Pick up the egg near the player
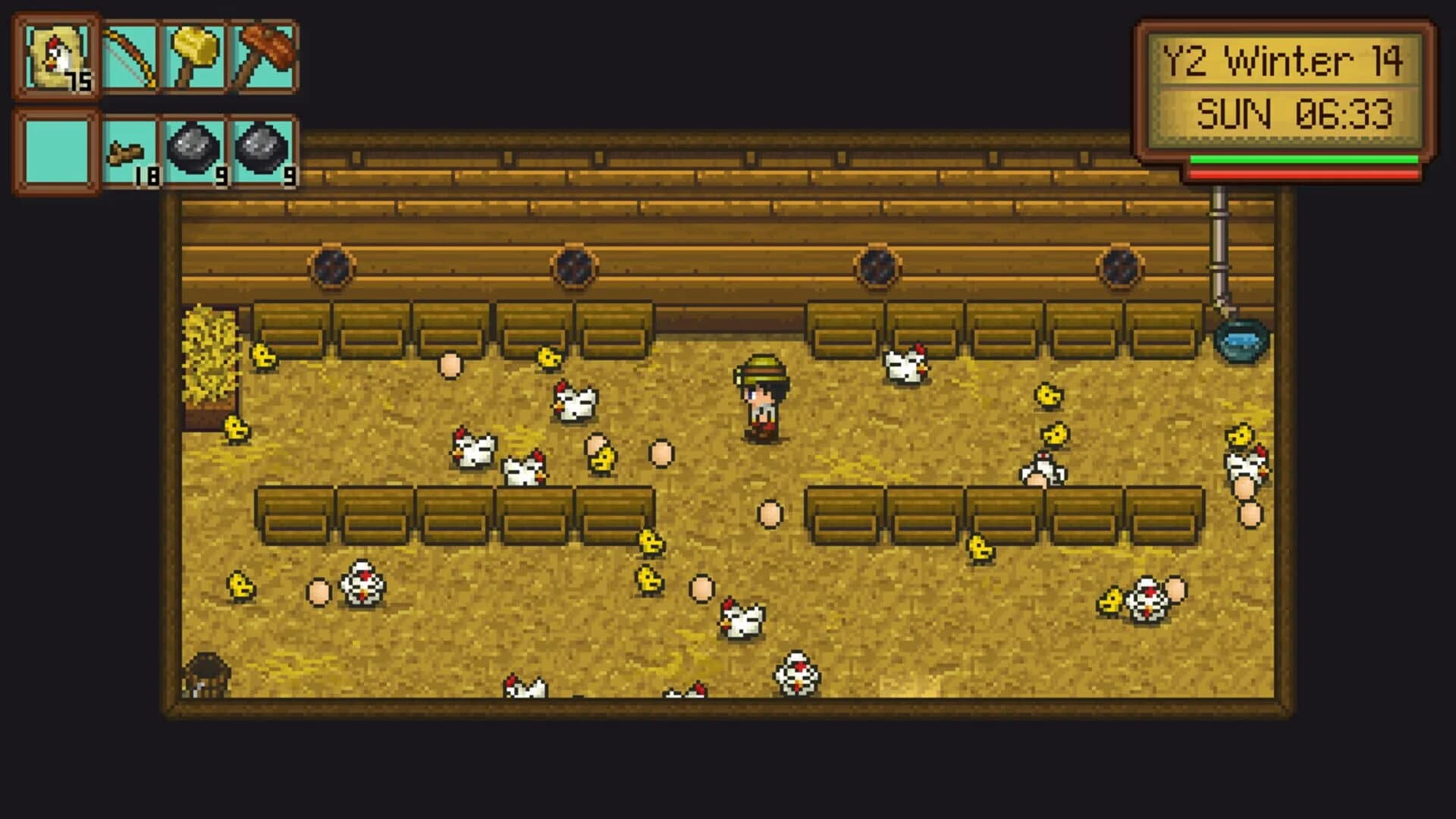Viewport: 1456px width, 819px height. tap(770, 513)
